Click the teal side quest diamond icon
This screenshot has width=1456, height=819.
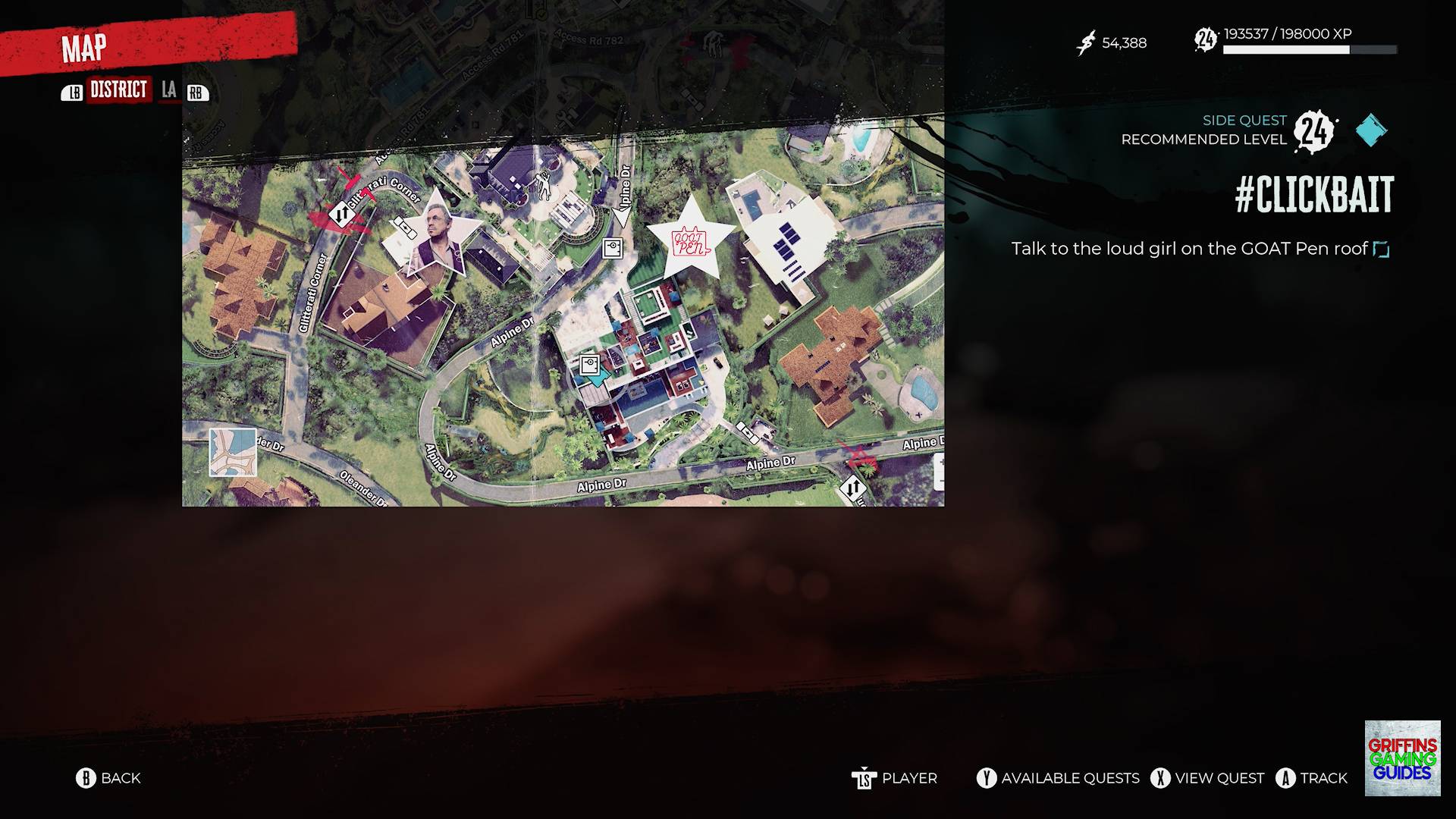(1371, 130)
